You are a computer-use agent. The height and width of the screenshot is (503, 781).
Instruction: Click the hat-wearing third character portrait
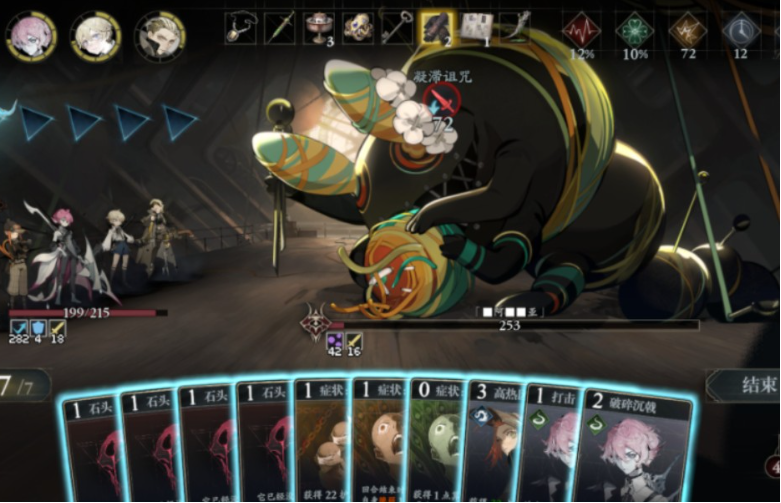click(160, 36)
